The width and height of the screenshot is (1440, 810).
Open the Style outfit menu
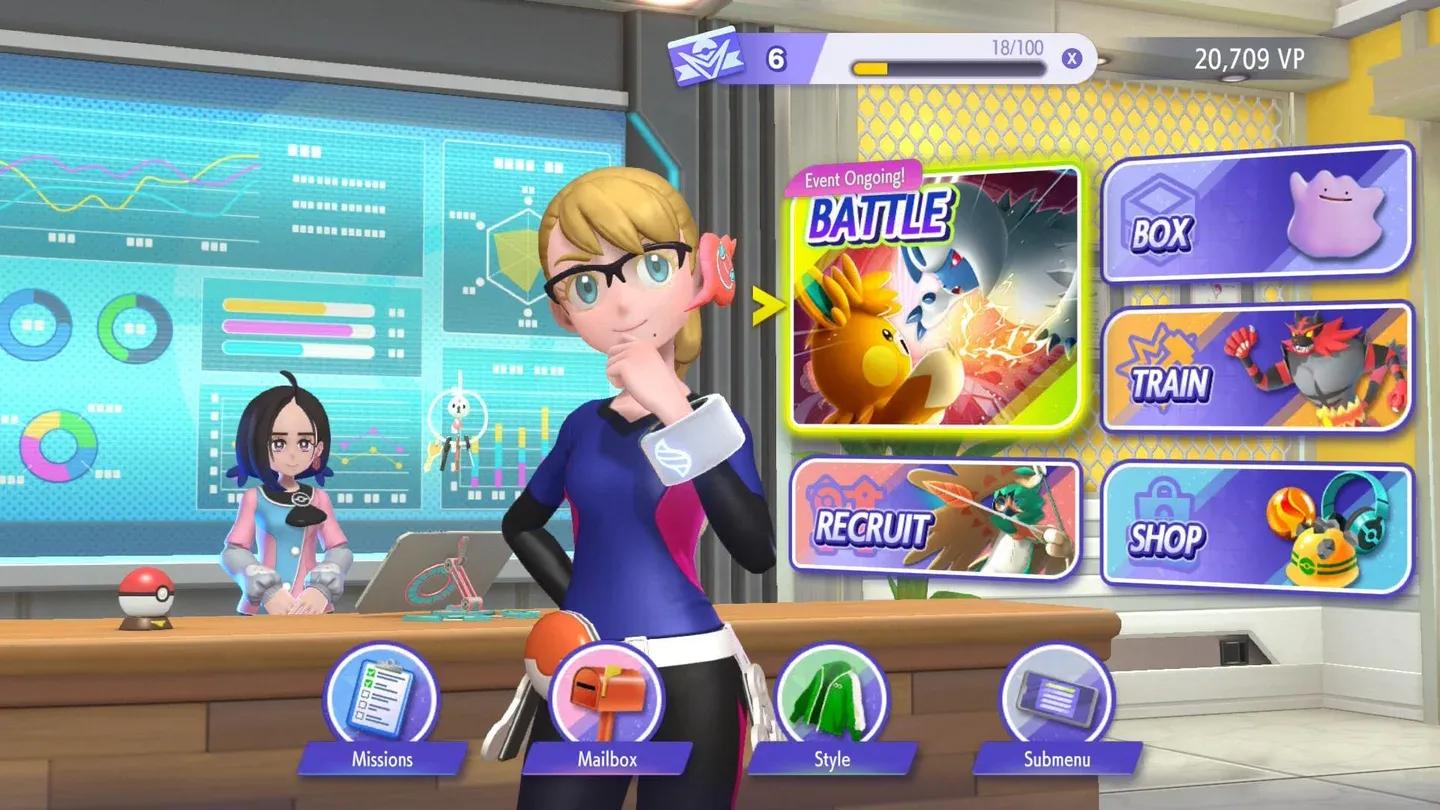[x=831, y=698]
